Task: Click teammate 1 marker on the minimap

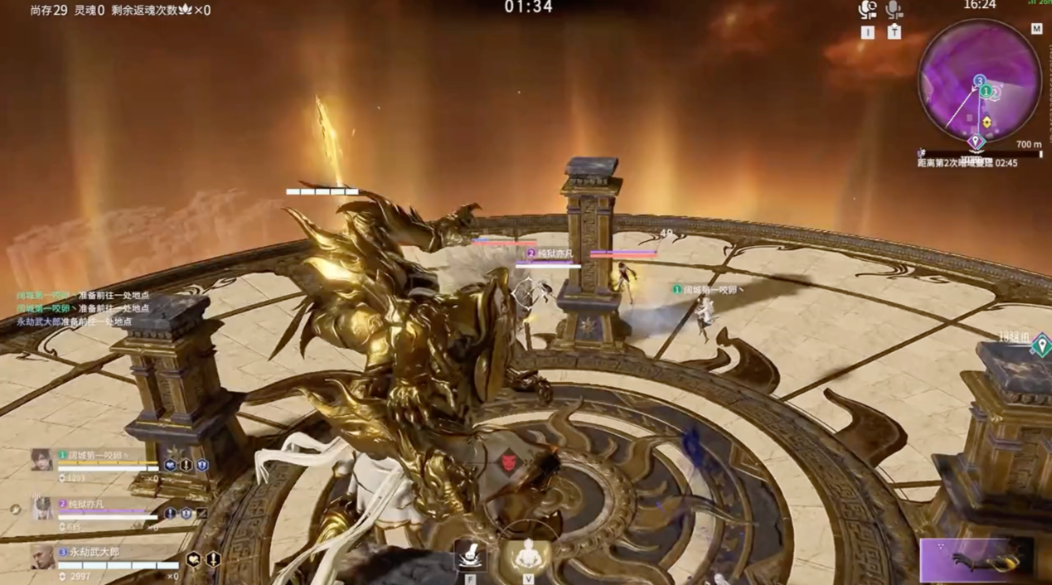Action: [x=987, y=92]
